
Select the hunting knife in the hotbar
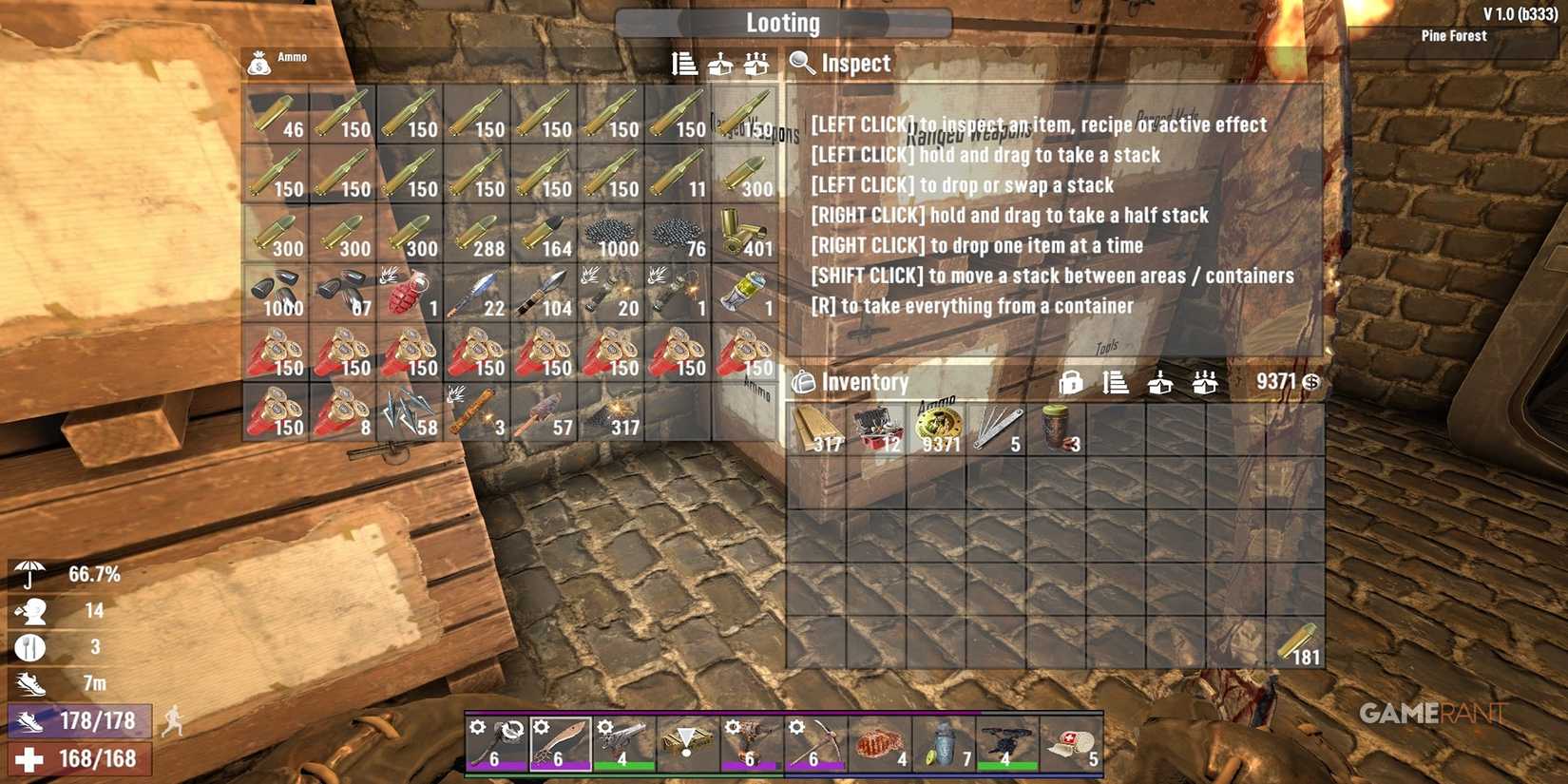coord(561,741)
